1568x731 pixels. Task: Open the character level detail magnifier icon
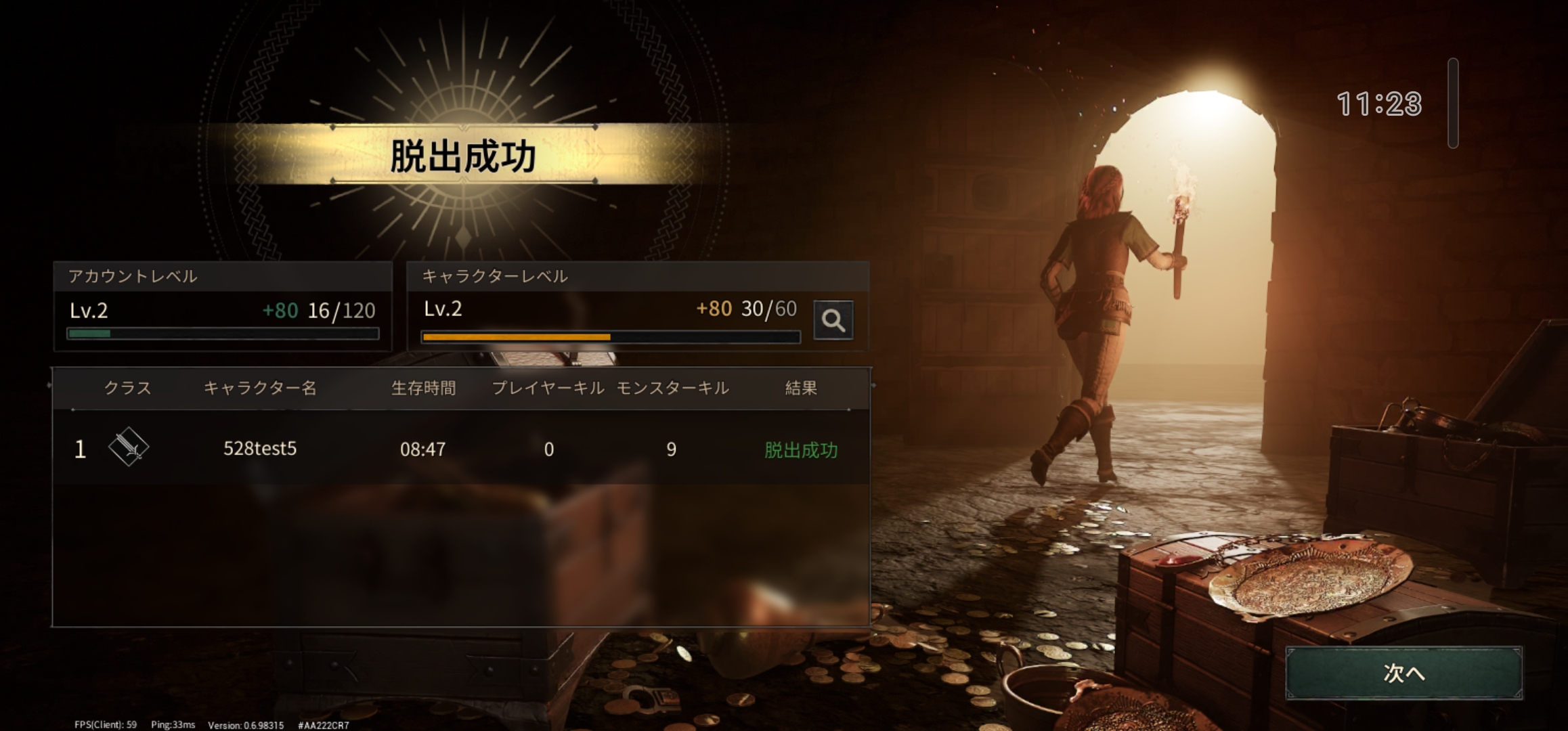[x=835, y=320]
